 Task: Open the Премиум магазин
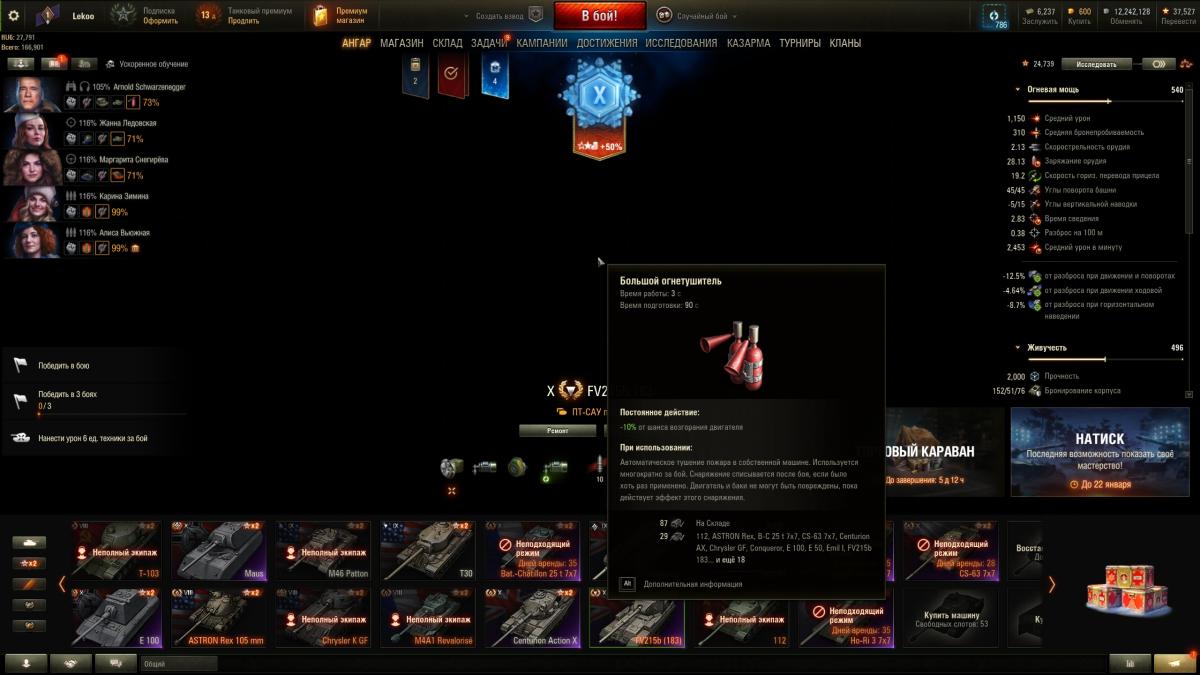pos(340,16)
